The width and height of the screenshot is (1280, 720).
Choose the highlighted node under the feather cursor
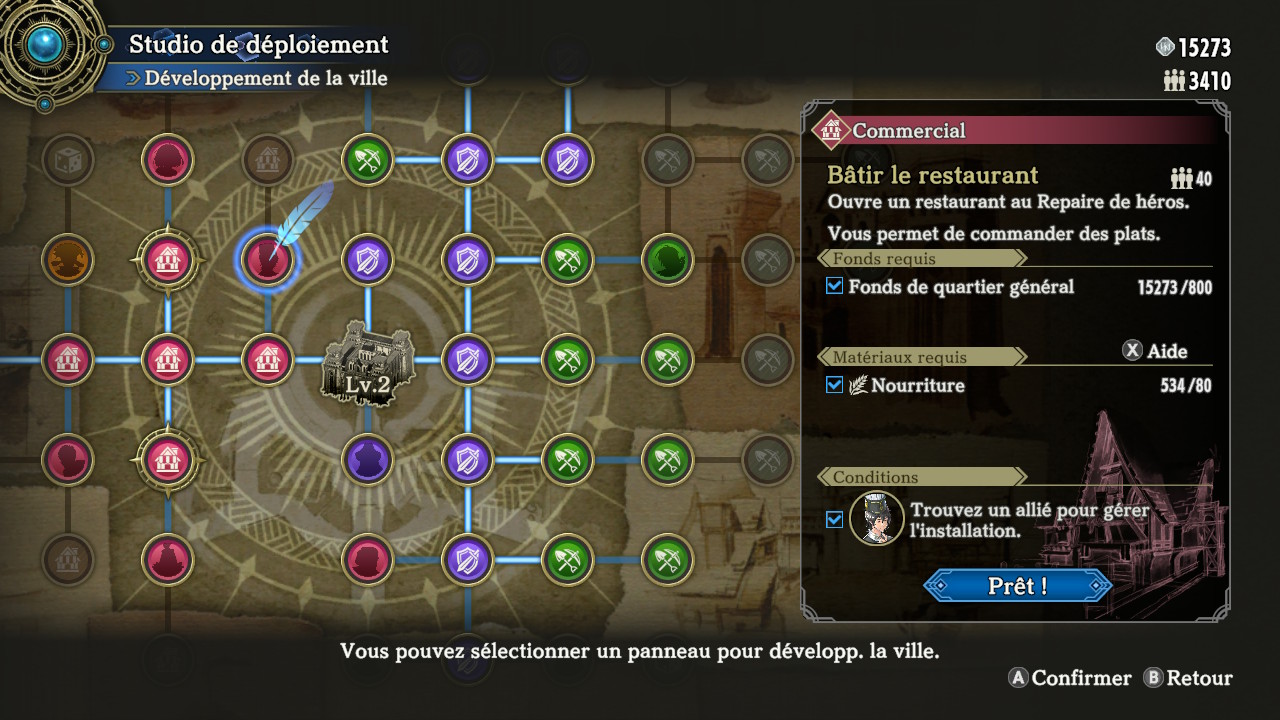267,260
